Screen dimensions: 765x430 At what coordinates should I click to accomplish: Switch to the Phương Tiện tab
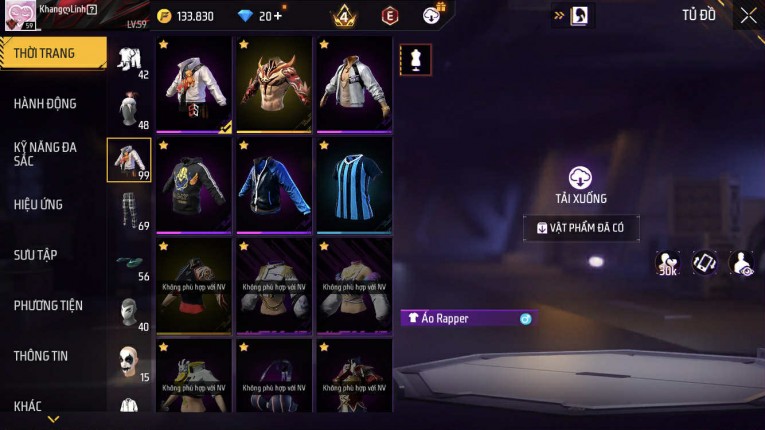point(48,306)
